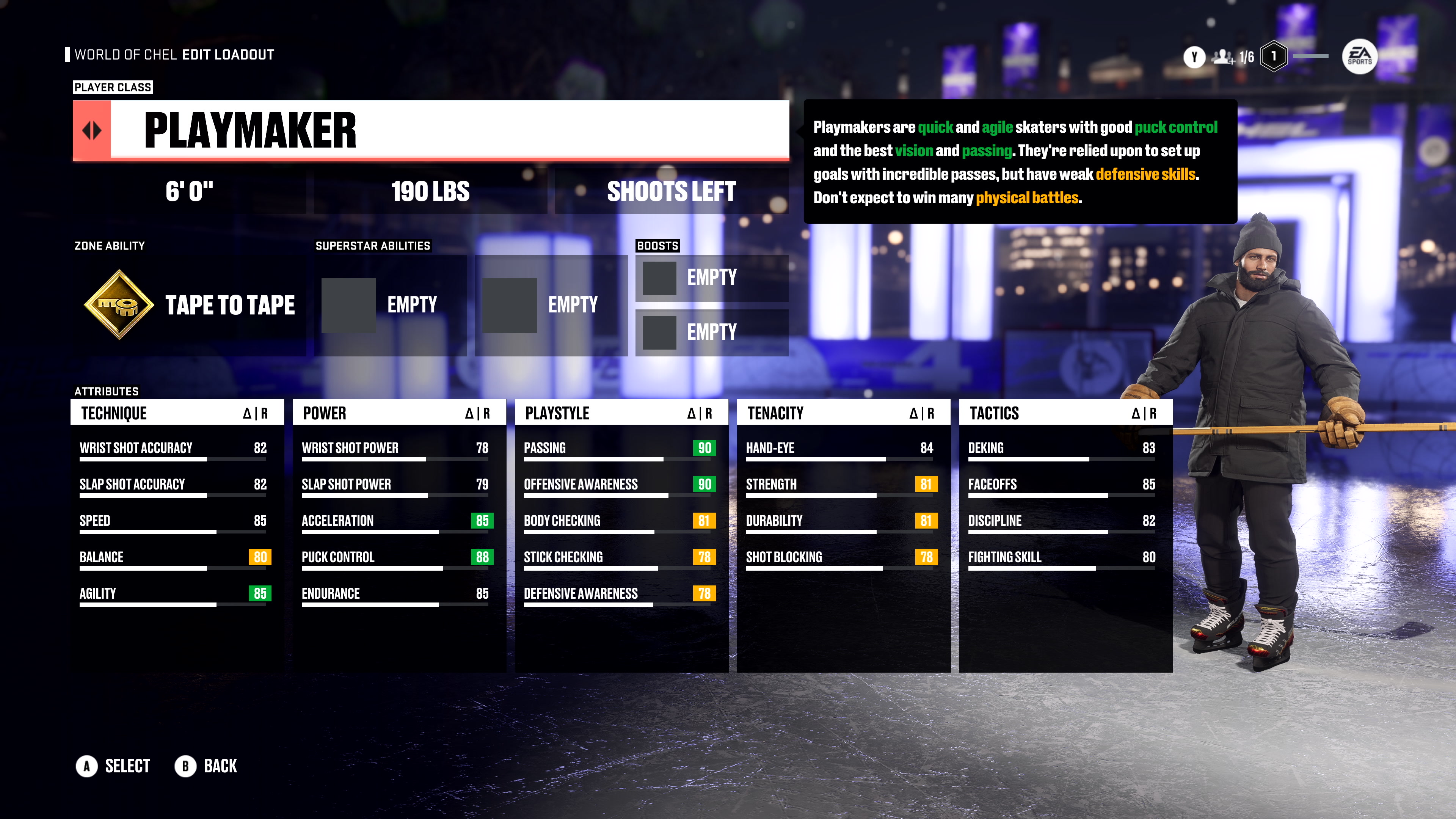Select the Tenacity attribute panel
Screen dimensions: 1456x819
[843, 413]
